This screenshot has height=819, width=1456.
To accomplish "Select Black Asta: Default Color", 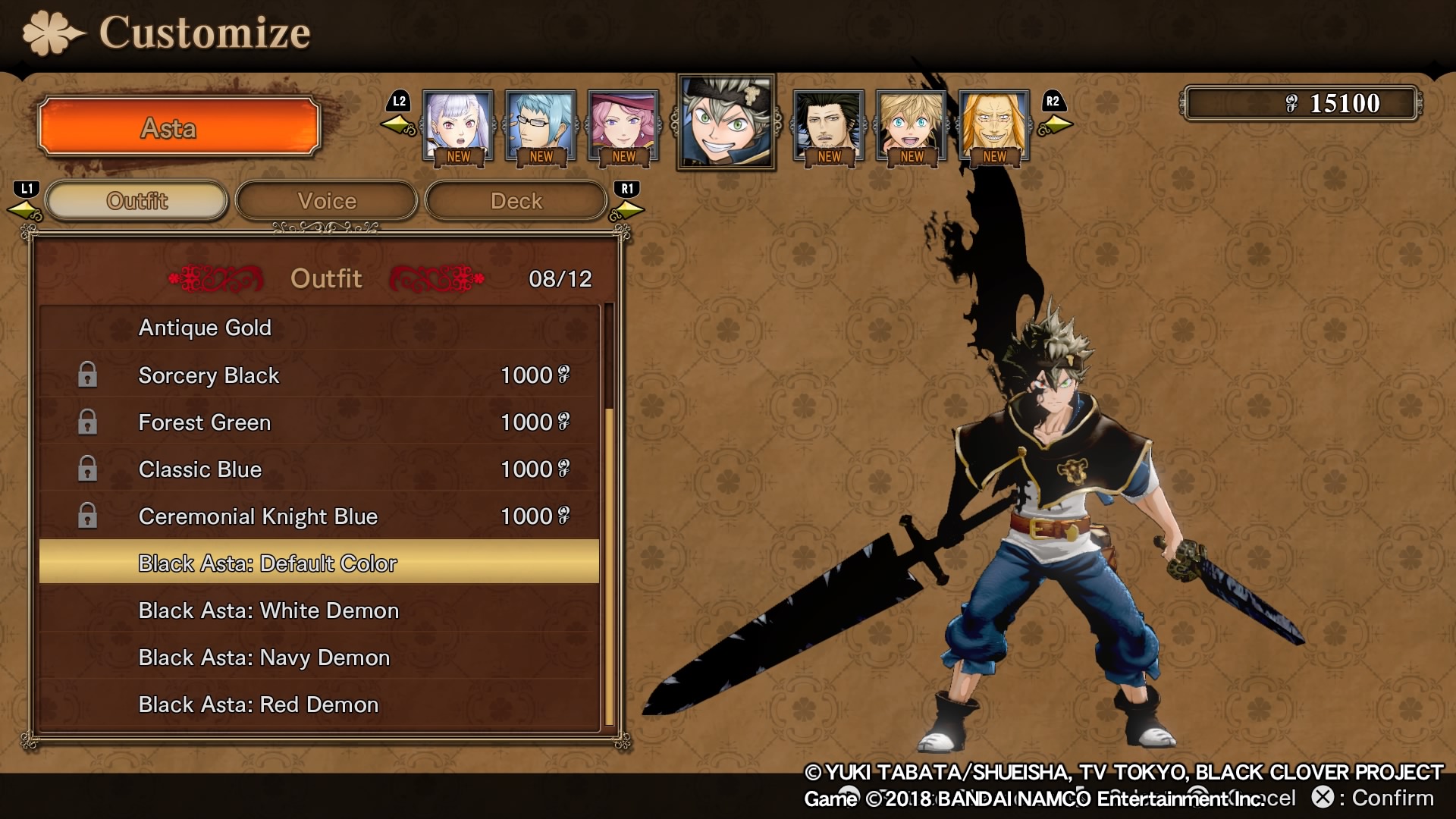I will 318,563.
